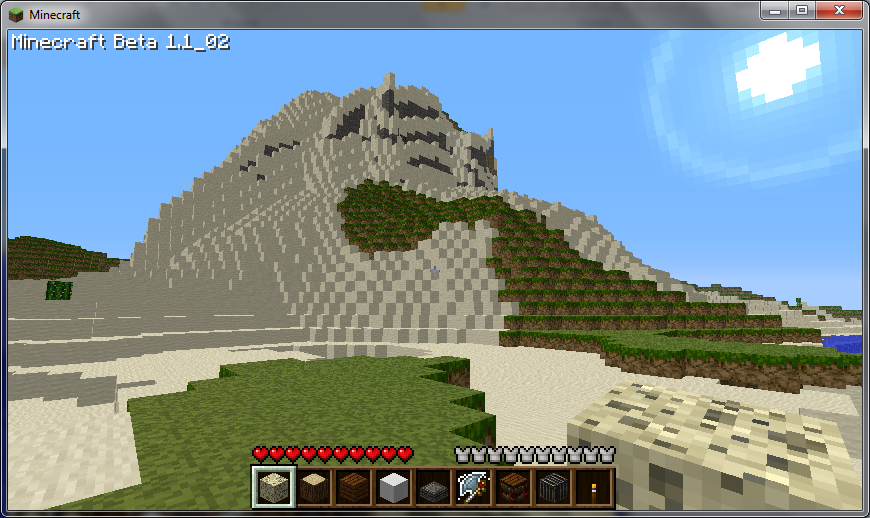
Task: Pick the dark stone slab slot
Action: pyautogui.click(x=432, y=487)
